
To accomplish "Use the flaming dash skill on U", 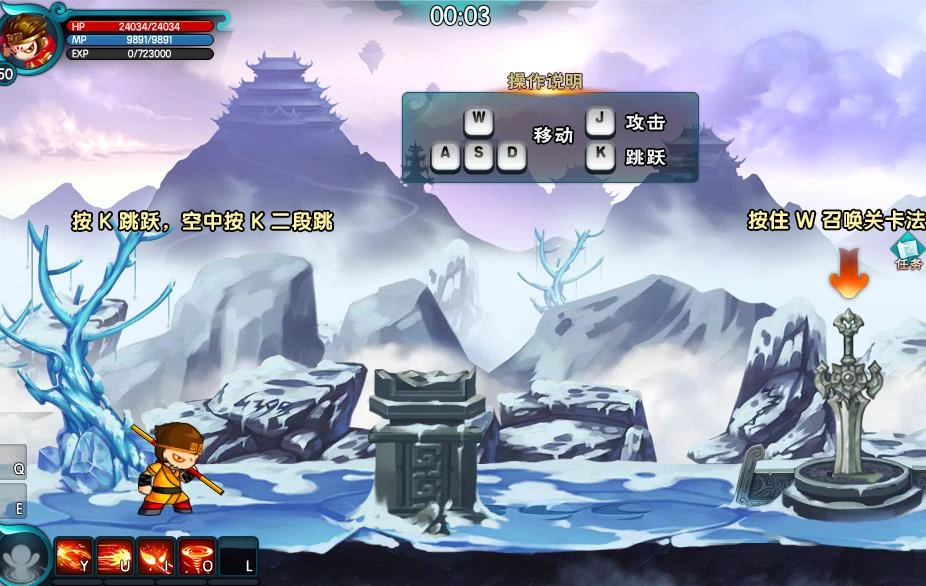I will pos(115,556).
